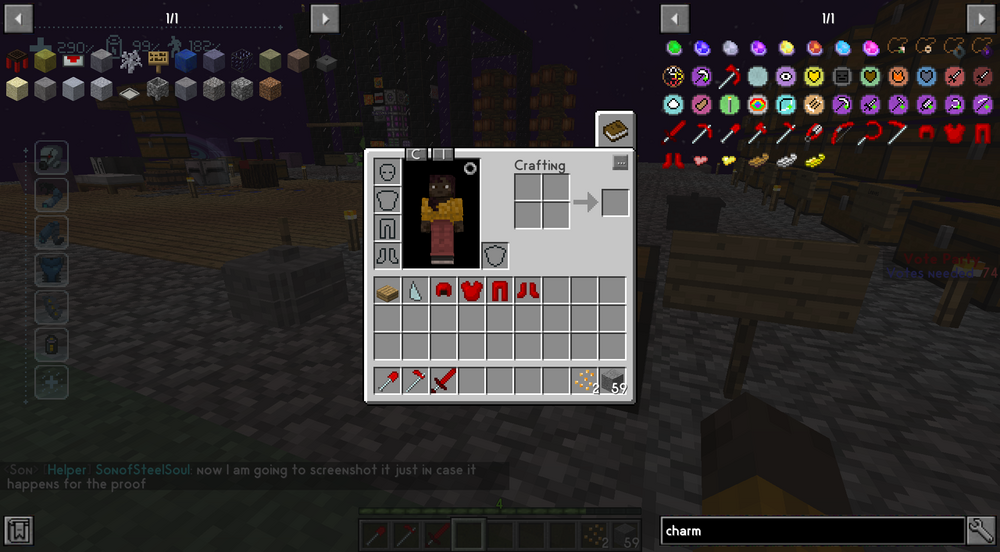Pick the yellow heart charm icon
Viewport: 1000px width, 552px height.
814,76
